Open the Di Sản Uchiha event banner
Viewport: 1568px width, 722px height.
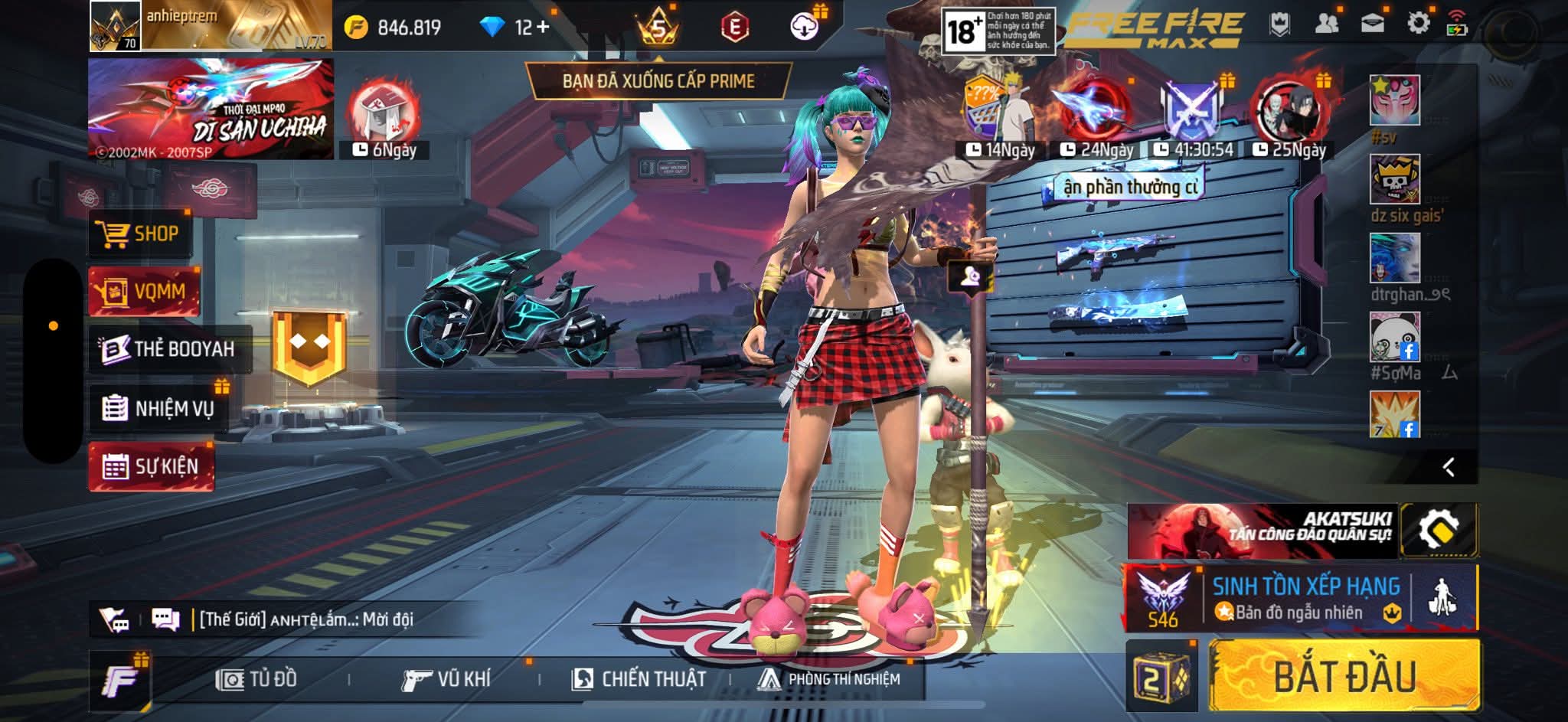(x=211, y=109)
